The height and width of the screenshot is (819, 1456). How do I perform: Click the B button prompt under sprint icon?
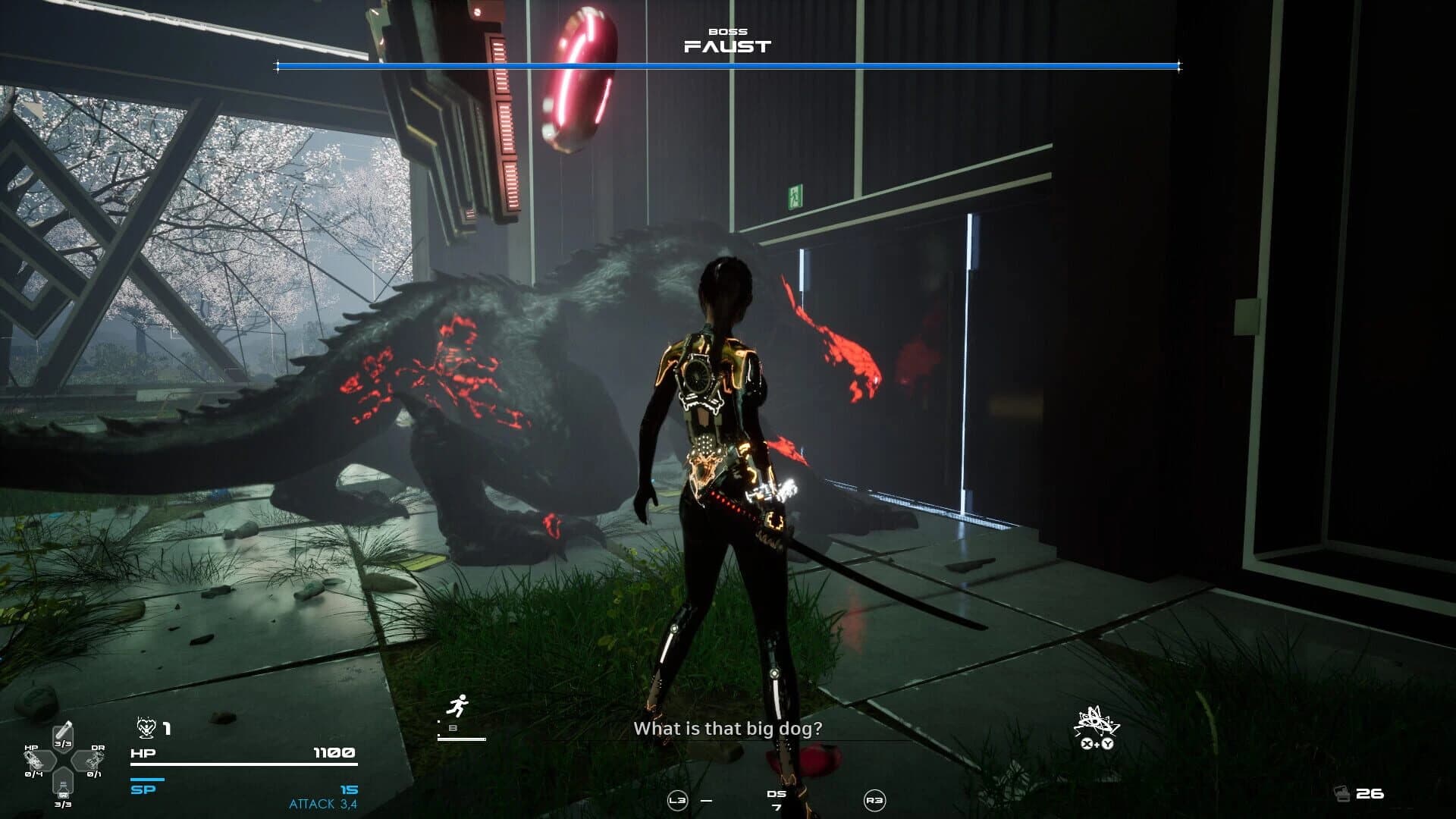click(x=453, y=728)
